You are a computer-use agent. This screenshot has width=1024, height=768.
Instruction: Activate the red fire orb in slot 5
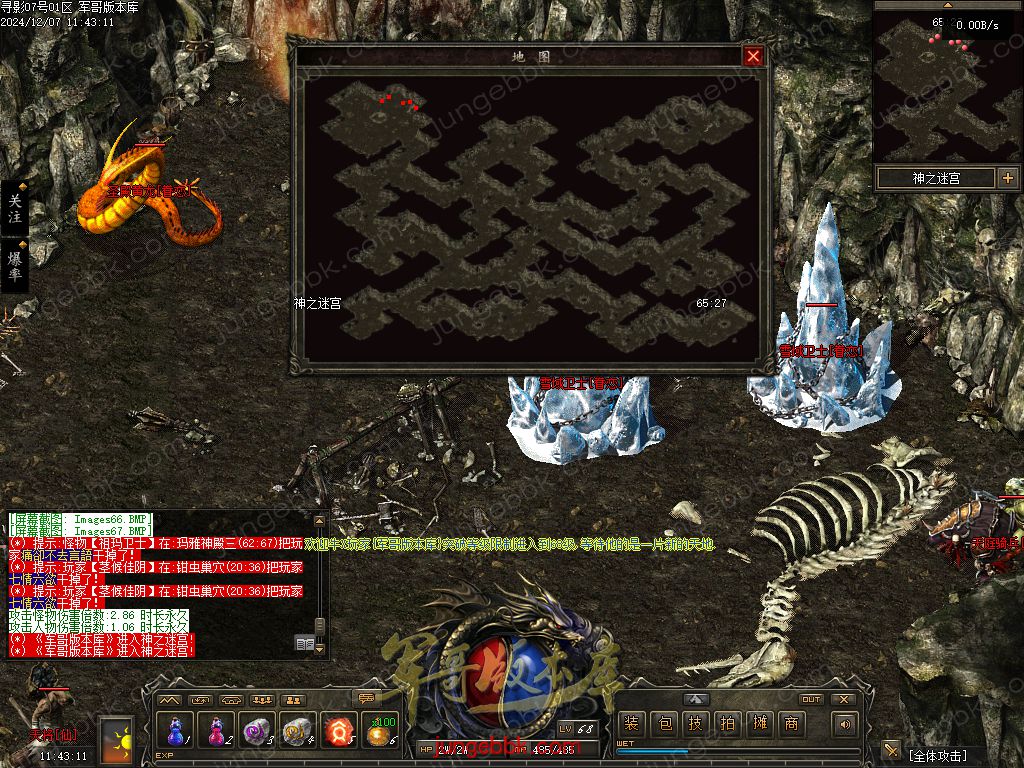pos(340,731)
